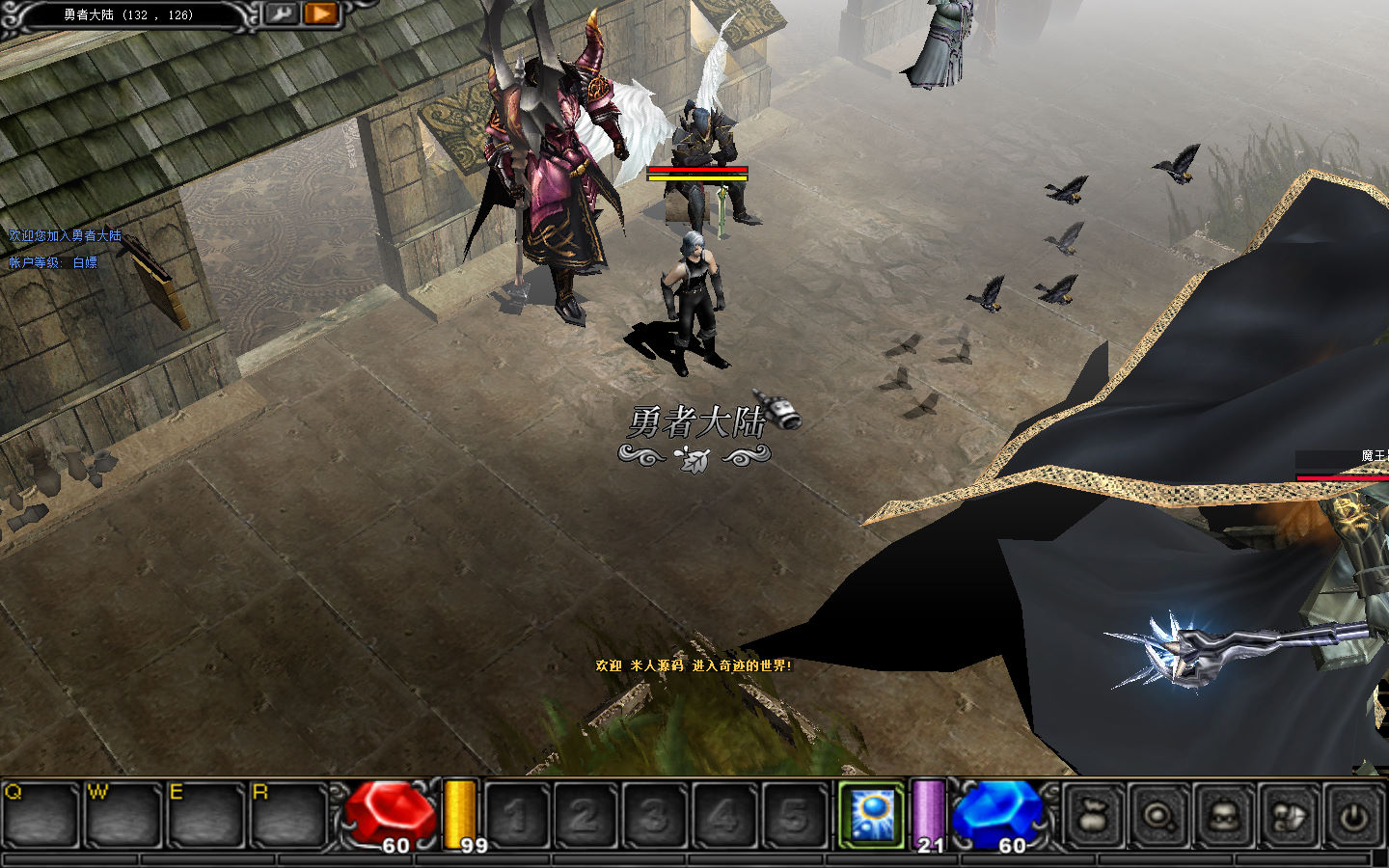
Task: Choose skill slot number 2
Action: (585, 816)
